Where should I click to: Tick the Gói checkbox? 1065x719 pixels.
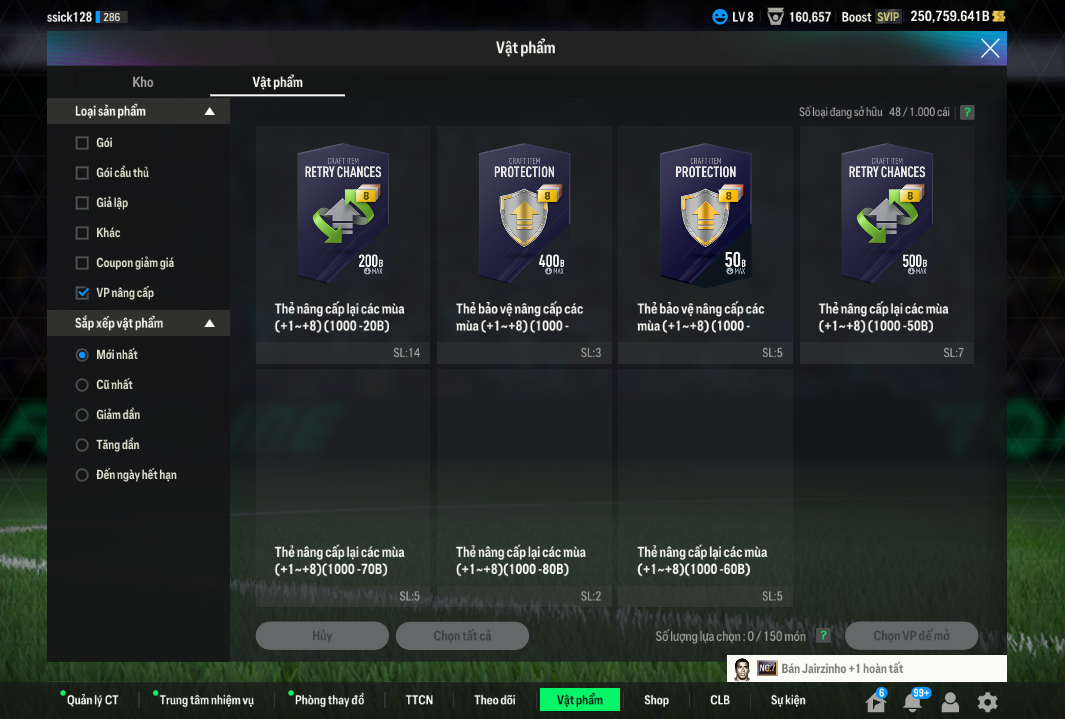(82, 143)
